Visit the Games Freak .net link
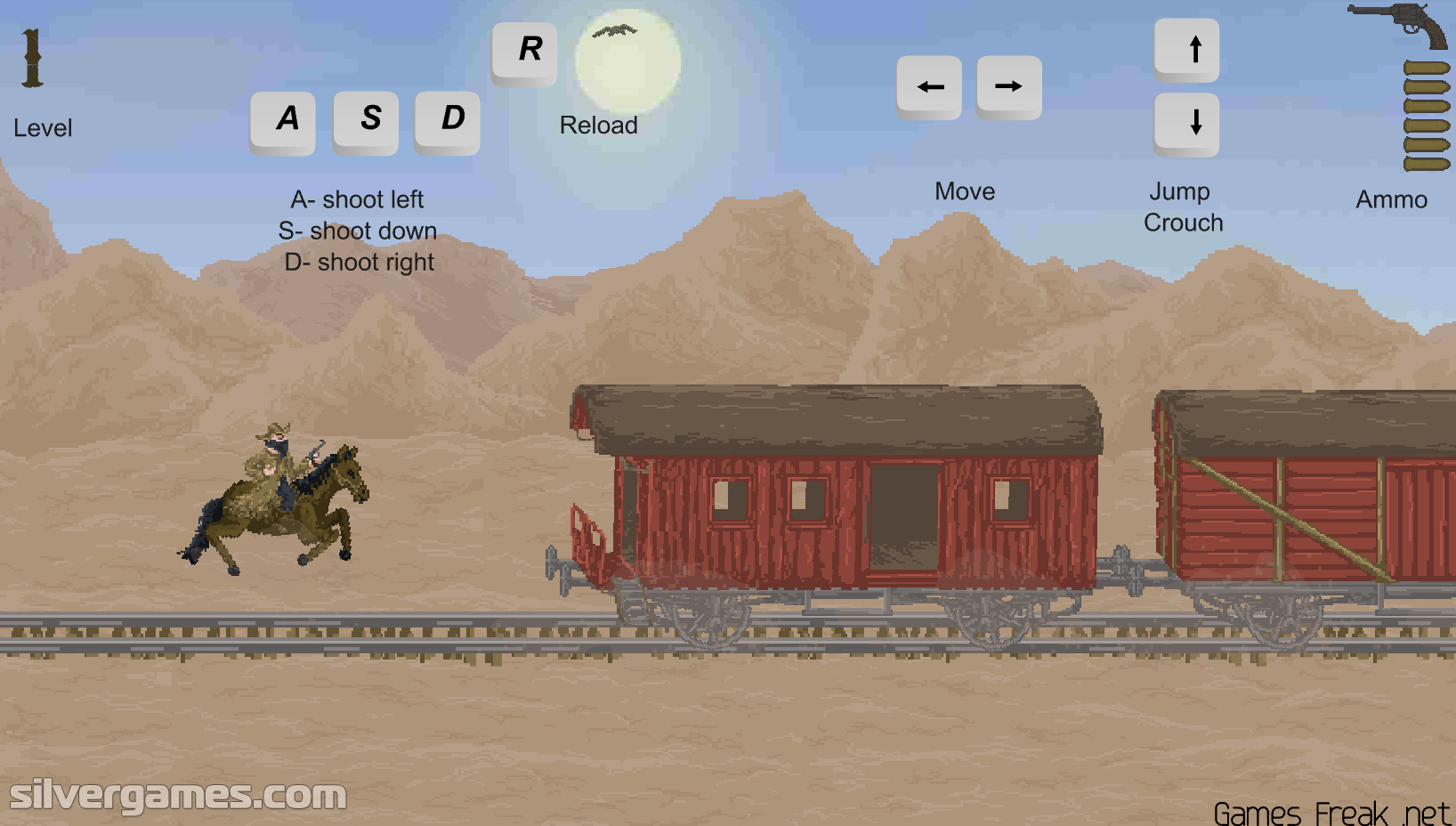The width and height of the screenshot is (1456, 826). pyautogui.click(x=1331, y=812)
